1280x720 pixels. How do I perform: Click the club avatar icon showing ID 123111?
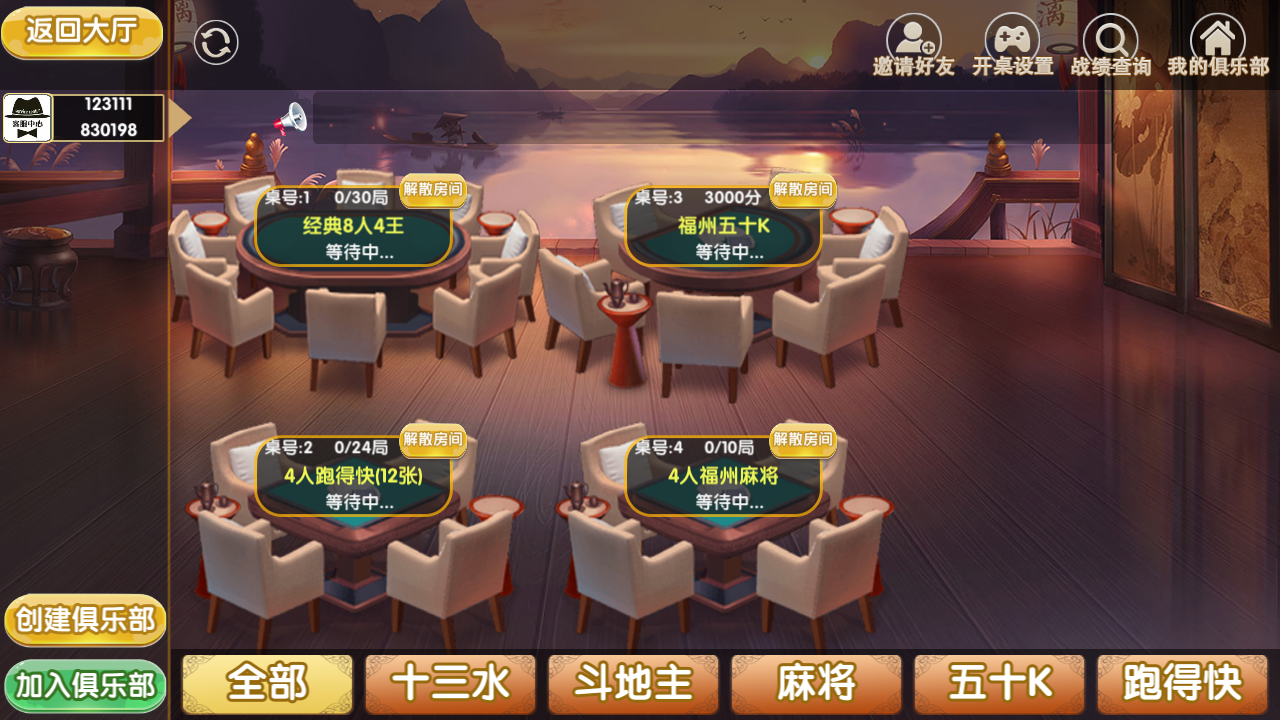27,117
